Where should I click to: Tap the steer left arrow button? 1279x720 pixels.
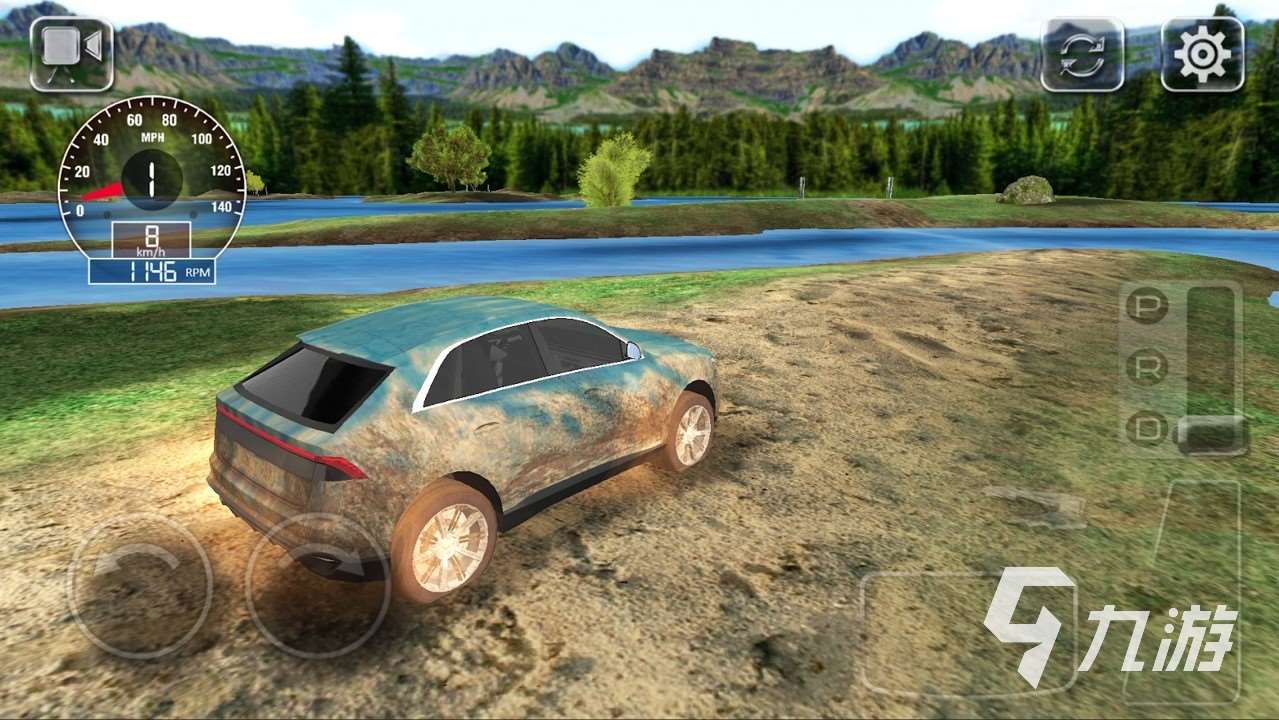[x=139, y=585]
